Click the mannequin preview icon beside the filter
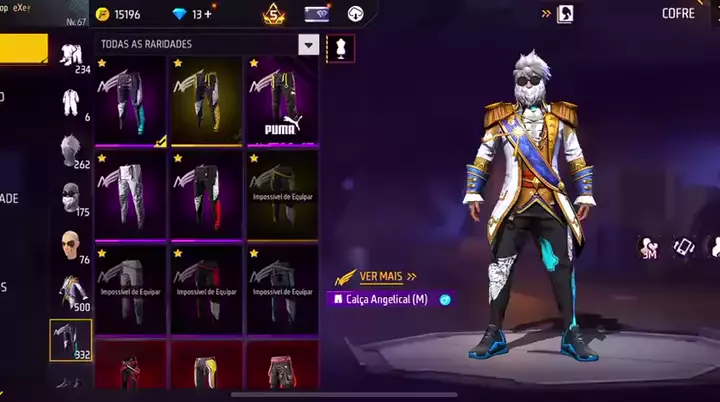 pos(340,46)
